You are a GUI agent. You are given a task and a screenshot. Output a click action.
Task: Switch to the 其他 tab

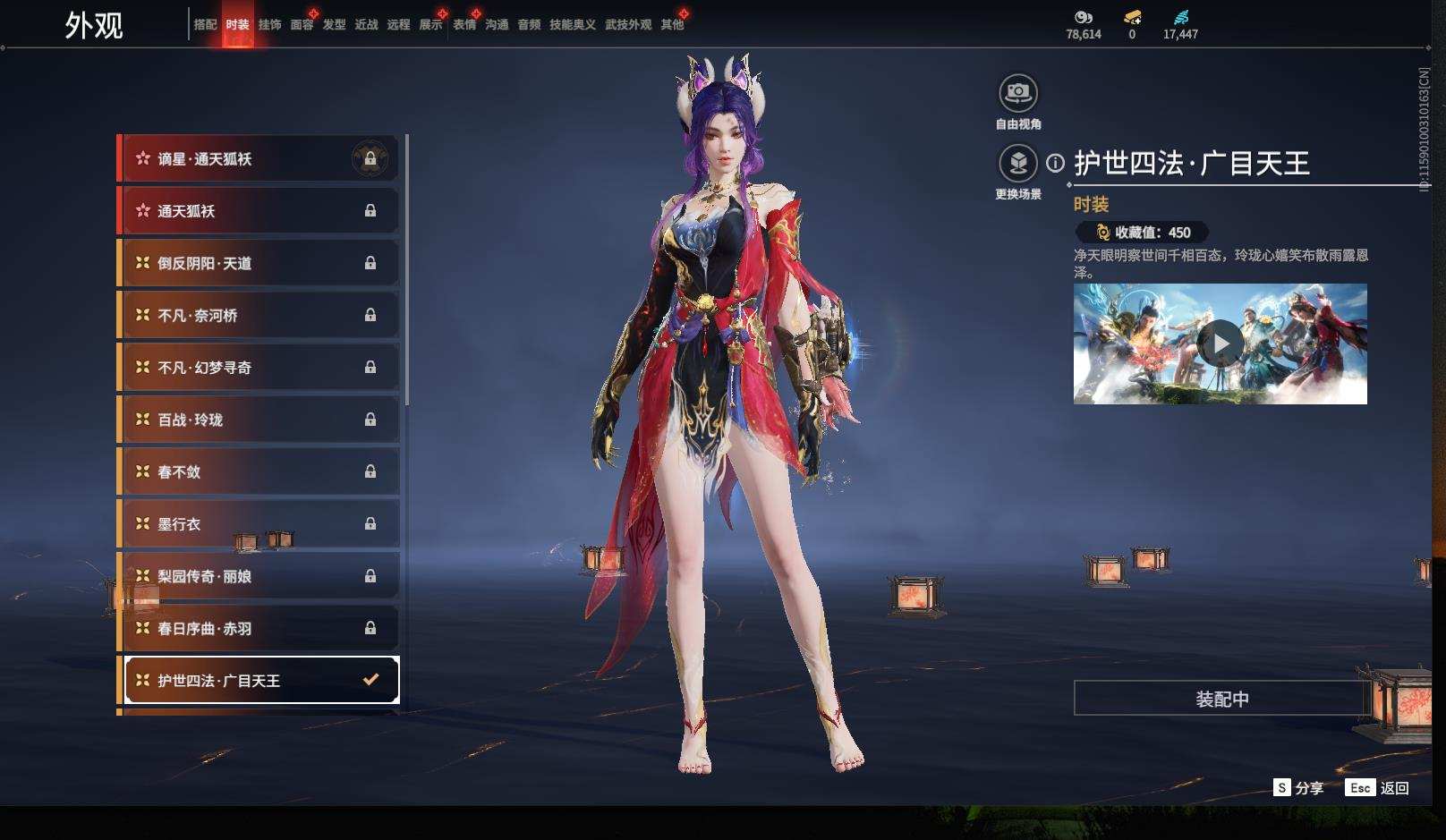[672, 25]
